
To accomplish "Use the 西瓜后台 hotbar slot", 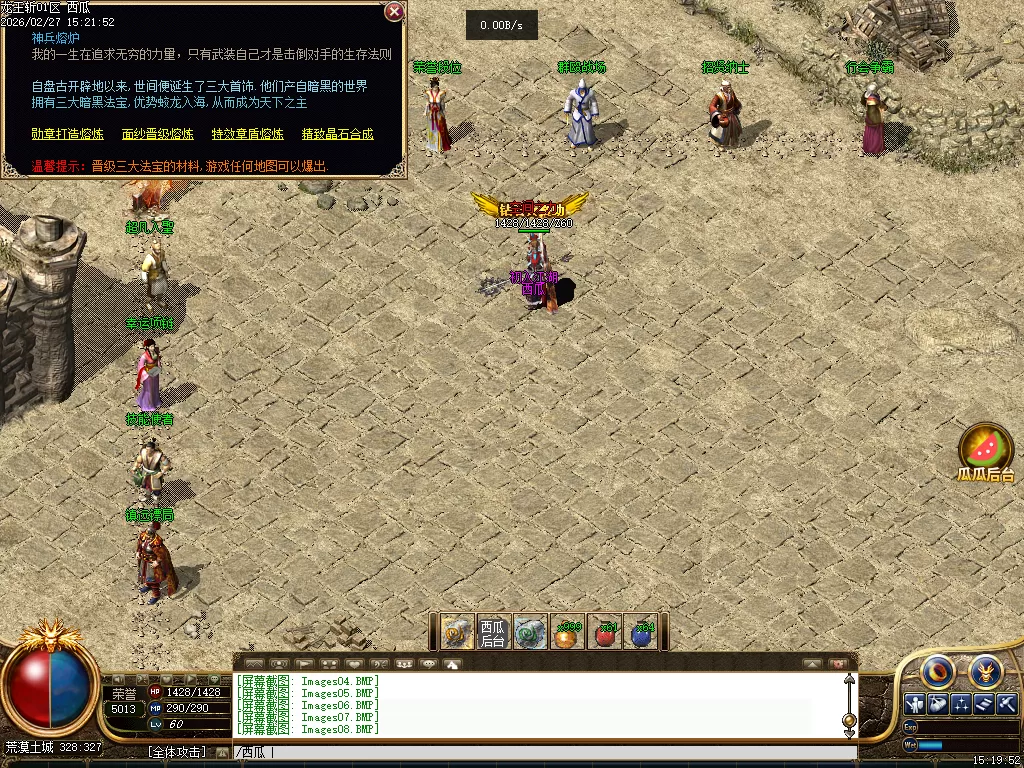I will pos(493,632).
